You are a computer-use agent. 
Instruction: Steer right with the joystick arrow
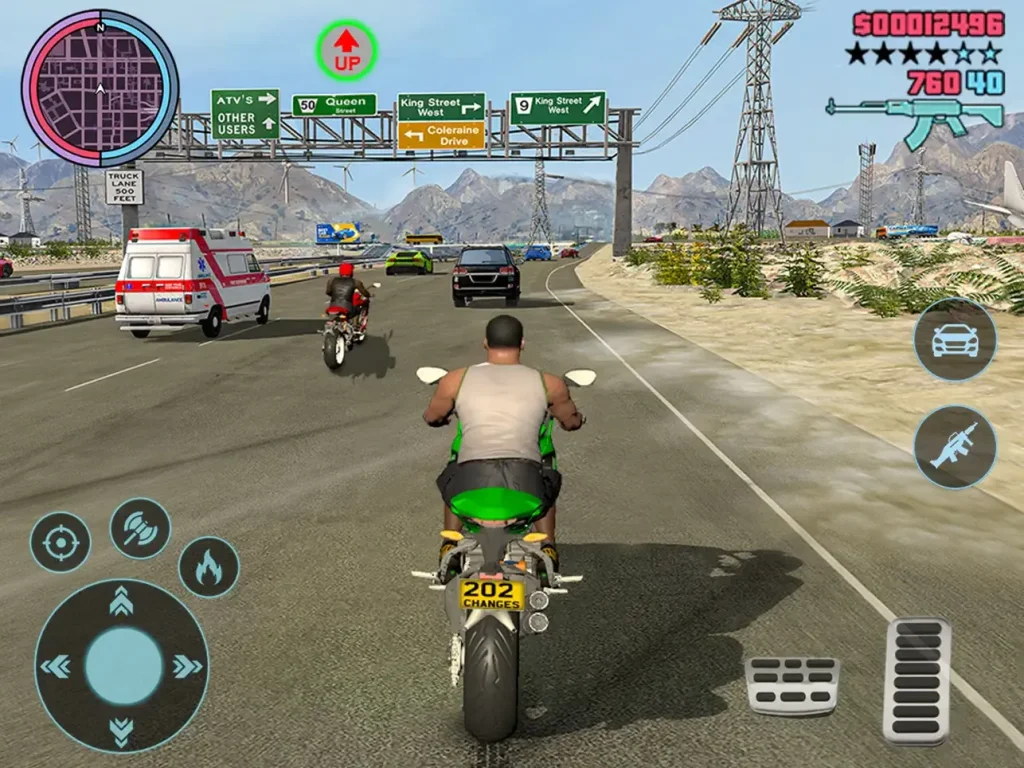(x=187, y=666)
